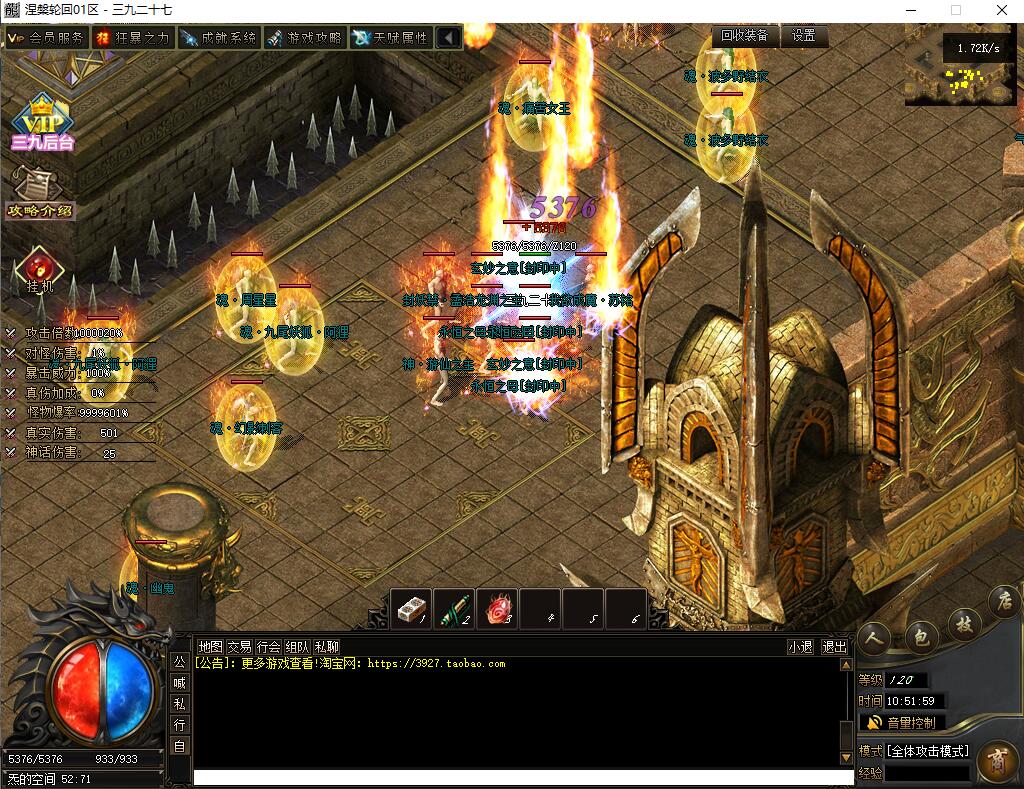
Task: Switch to the 交易 trade tab
Action: coord(239,647)
